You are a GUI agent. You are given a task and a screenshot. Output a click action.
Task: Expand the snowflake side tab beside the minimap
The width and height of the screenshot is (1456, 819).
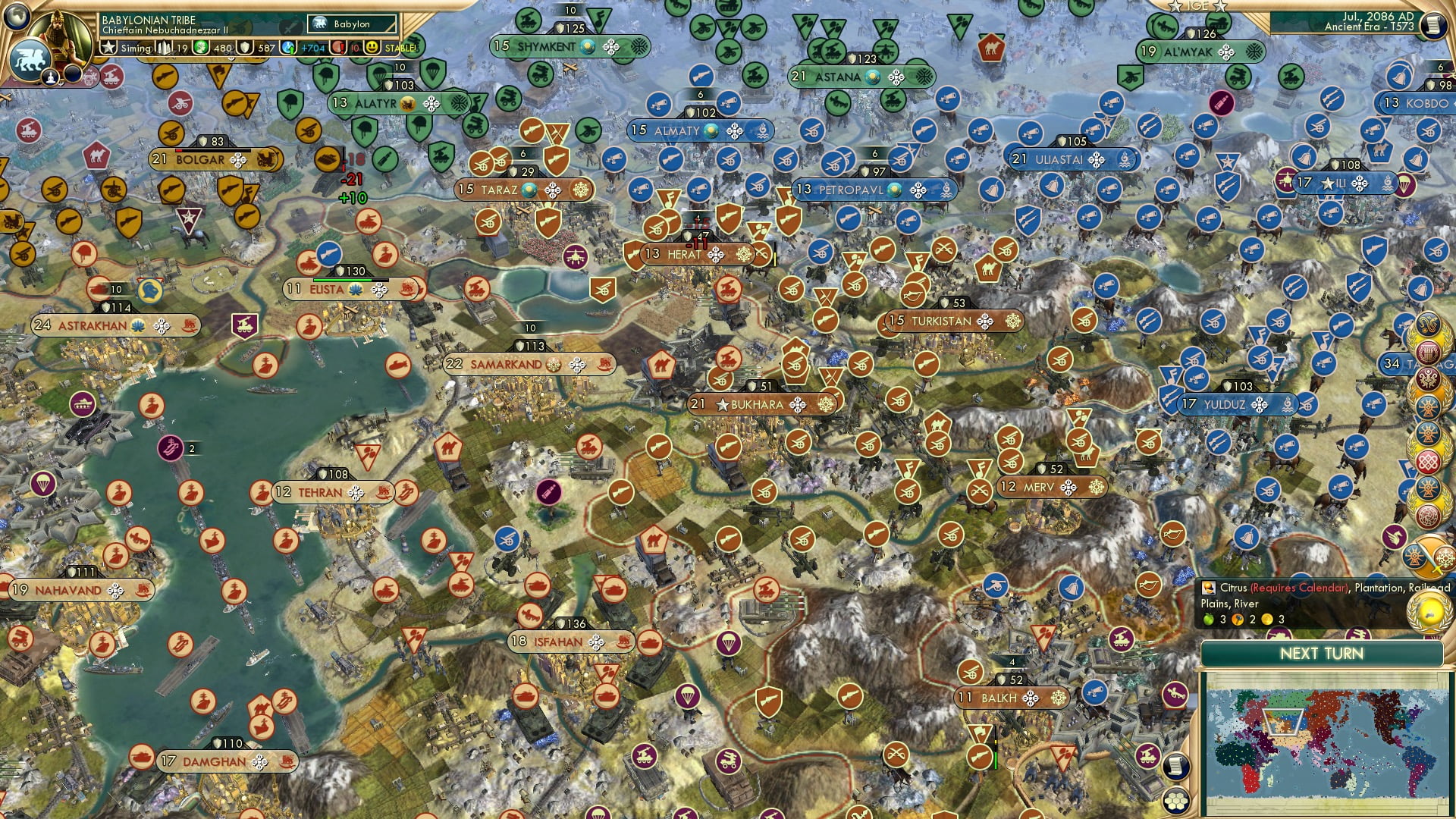1445,559
